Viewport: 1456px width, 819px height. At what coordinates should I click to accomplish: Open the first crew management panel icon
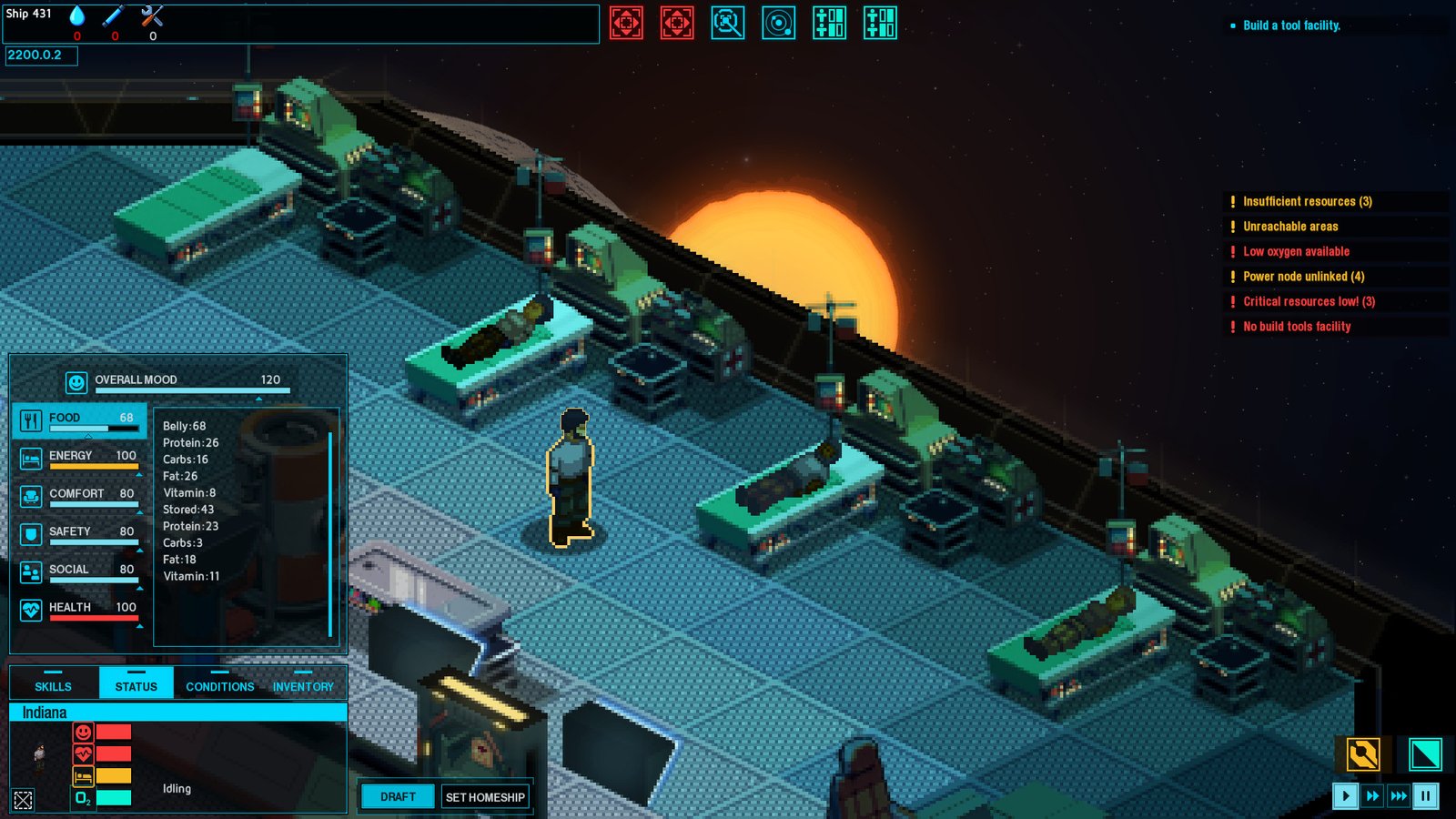coord(830,24)
